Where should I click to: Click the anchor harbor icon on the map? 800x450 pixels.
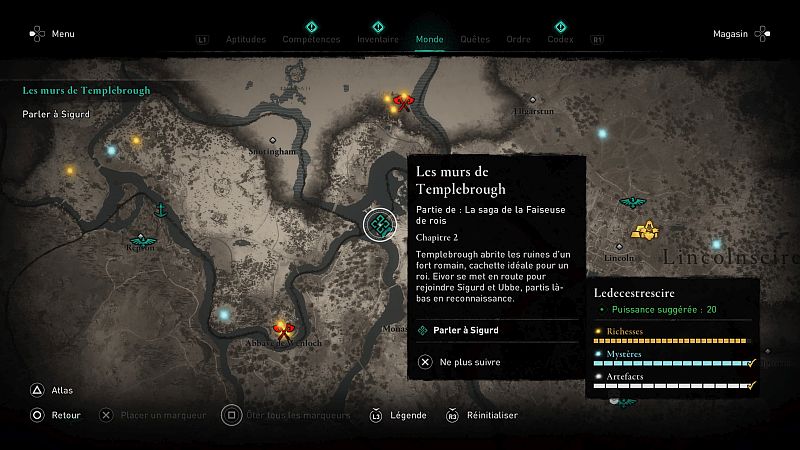(x=160, y=211)
